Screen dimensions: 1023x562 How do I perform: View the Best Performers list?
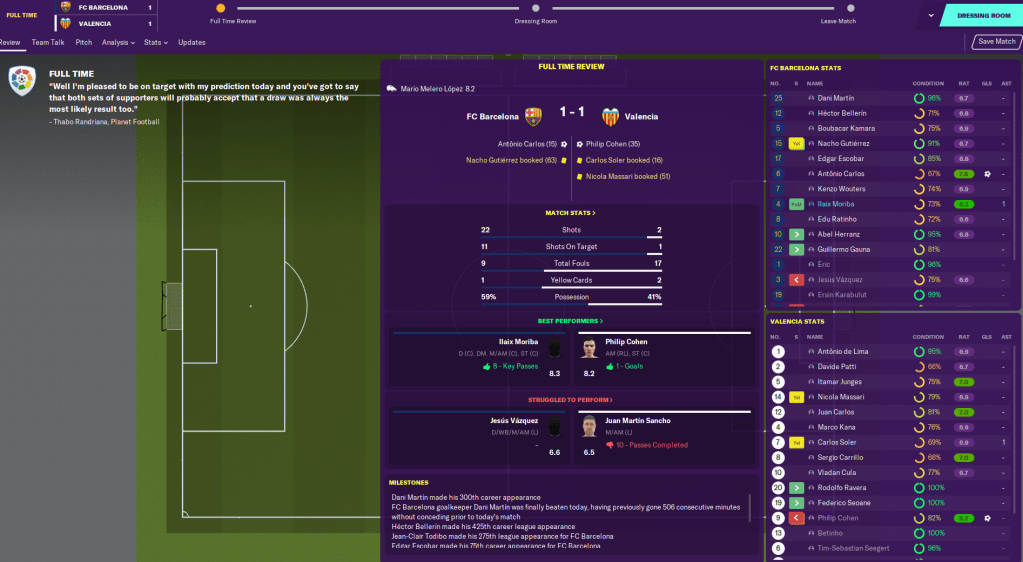[570, 321]
